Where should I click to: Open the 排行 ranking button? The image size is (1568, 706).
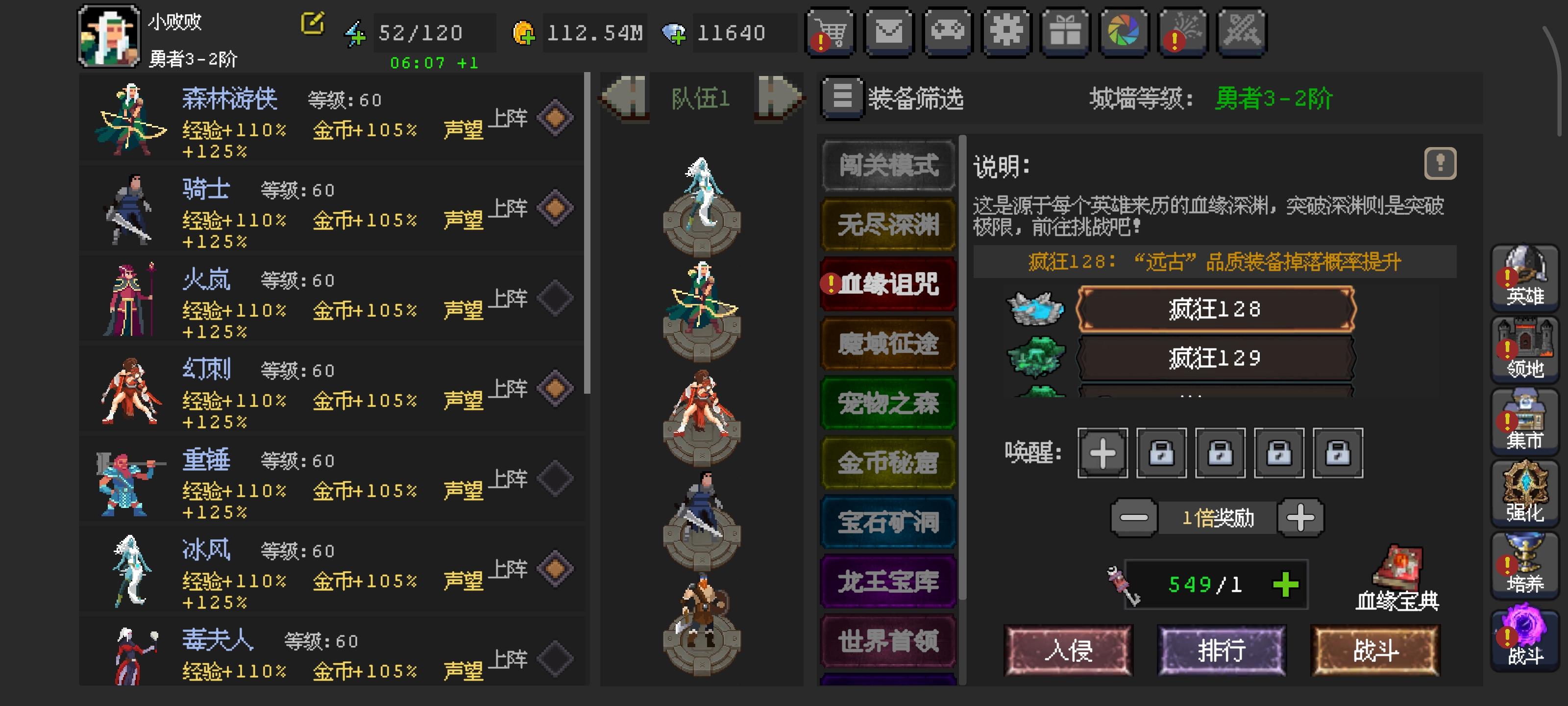click(1222, 651)
